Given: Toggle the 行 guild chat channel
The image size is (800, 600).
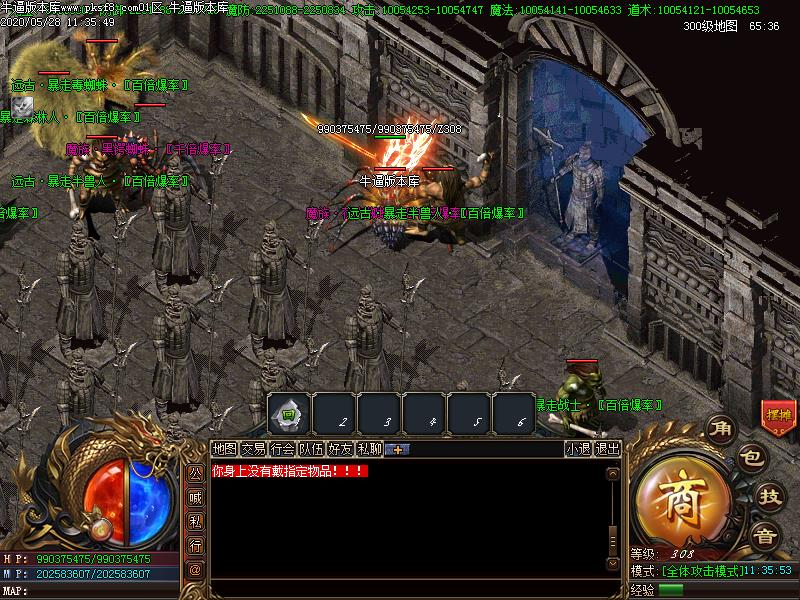Looking at the screenshot, I should [196, 545].
